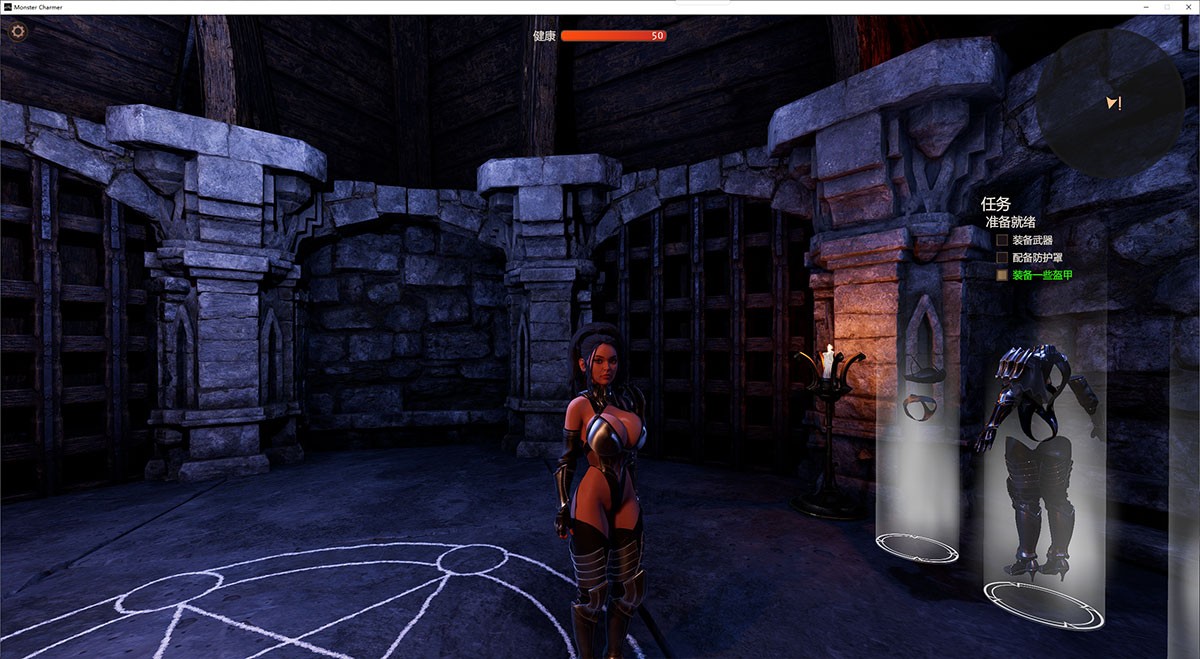
Task: Select the completed 装备一些盔甲 objective
Action: click(1042, 275)
